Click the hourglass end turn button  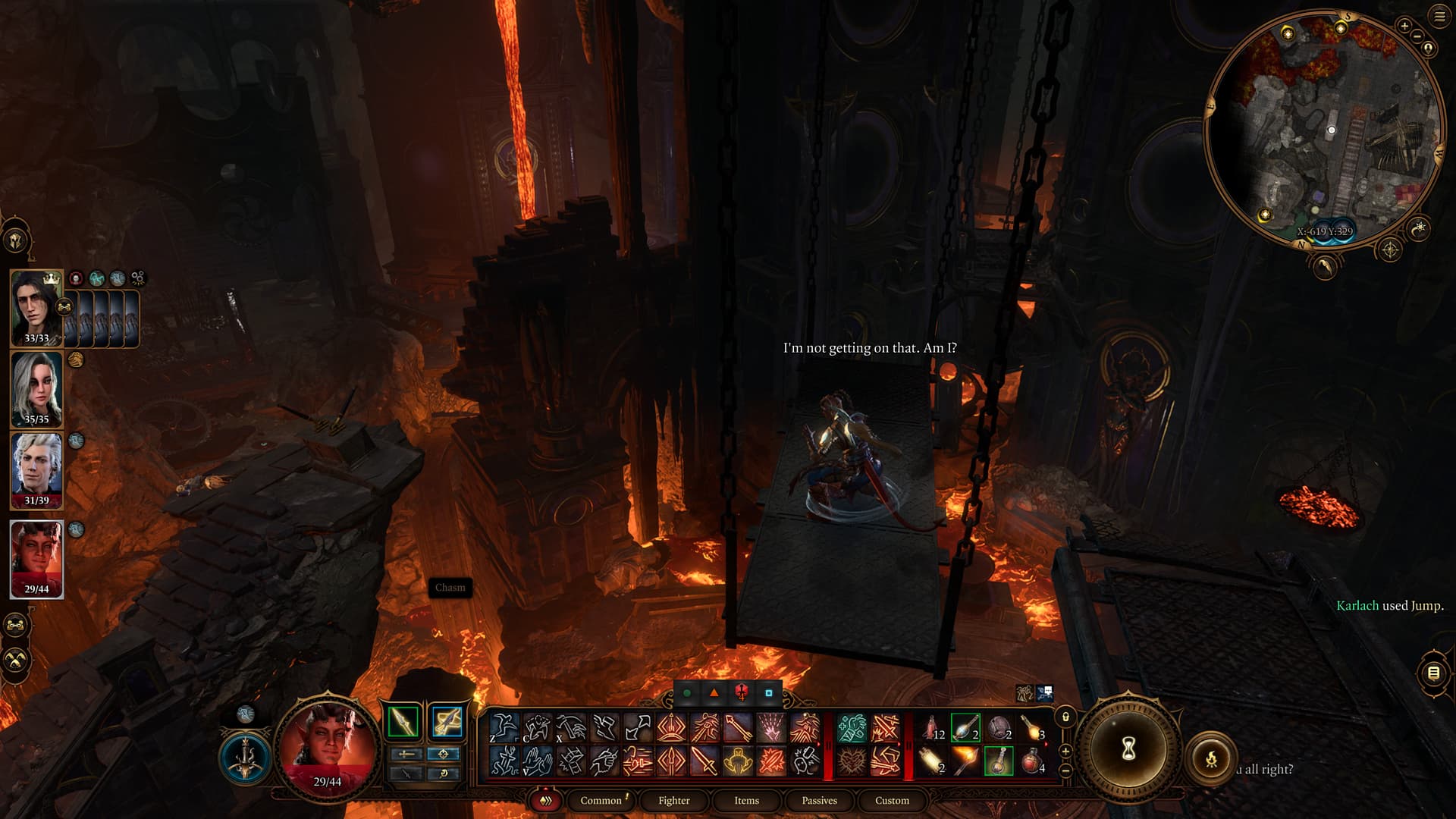[1128, 749]
